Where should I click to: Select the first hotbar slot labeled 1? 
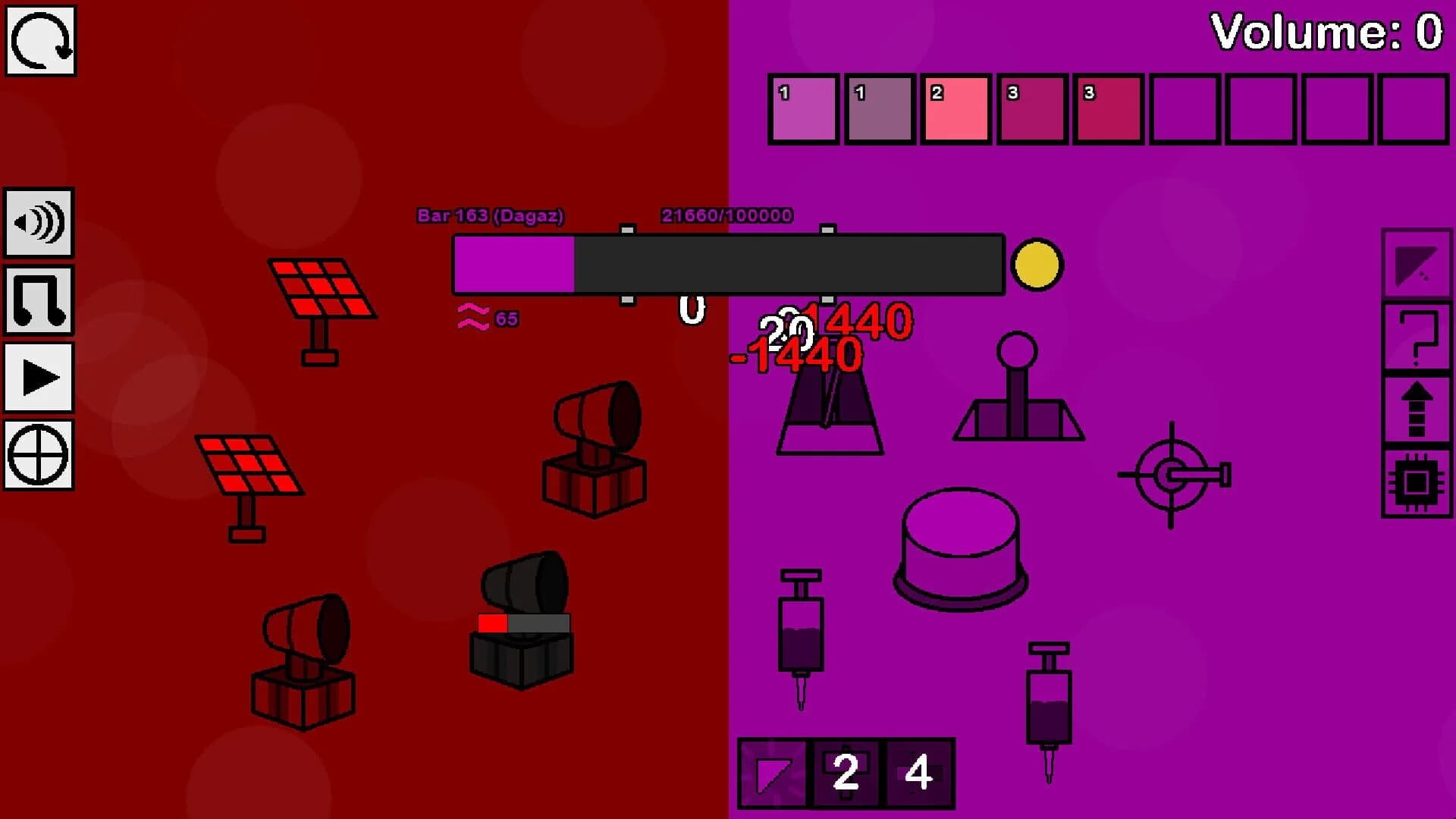click(x=803, y=108)
